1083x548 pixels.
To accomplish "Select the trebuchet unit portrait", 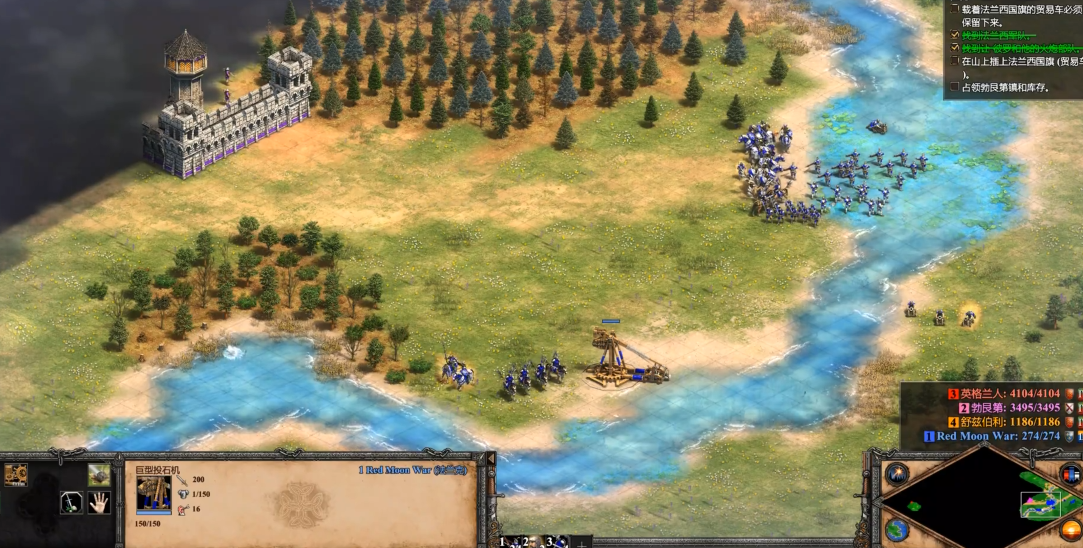I will [153, 494].
